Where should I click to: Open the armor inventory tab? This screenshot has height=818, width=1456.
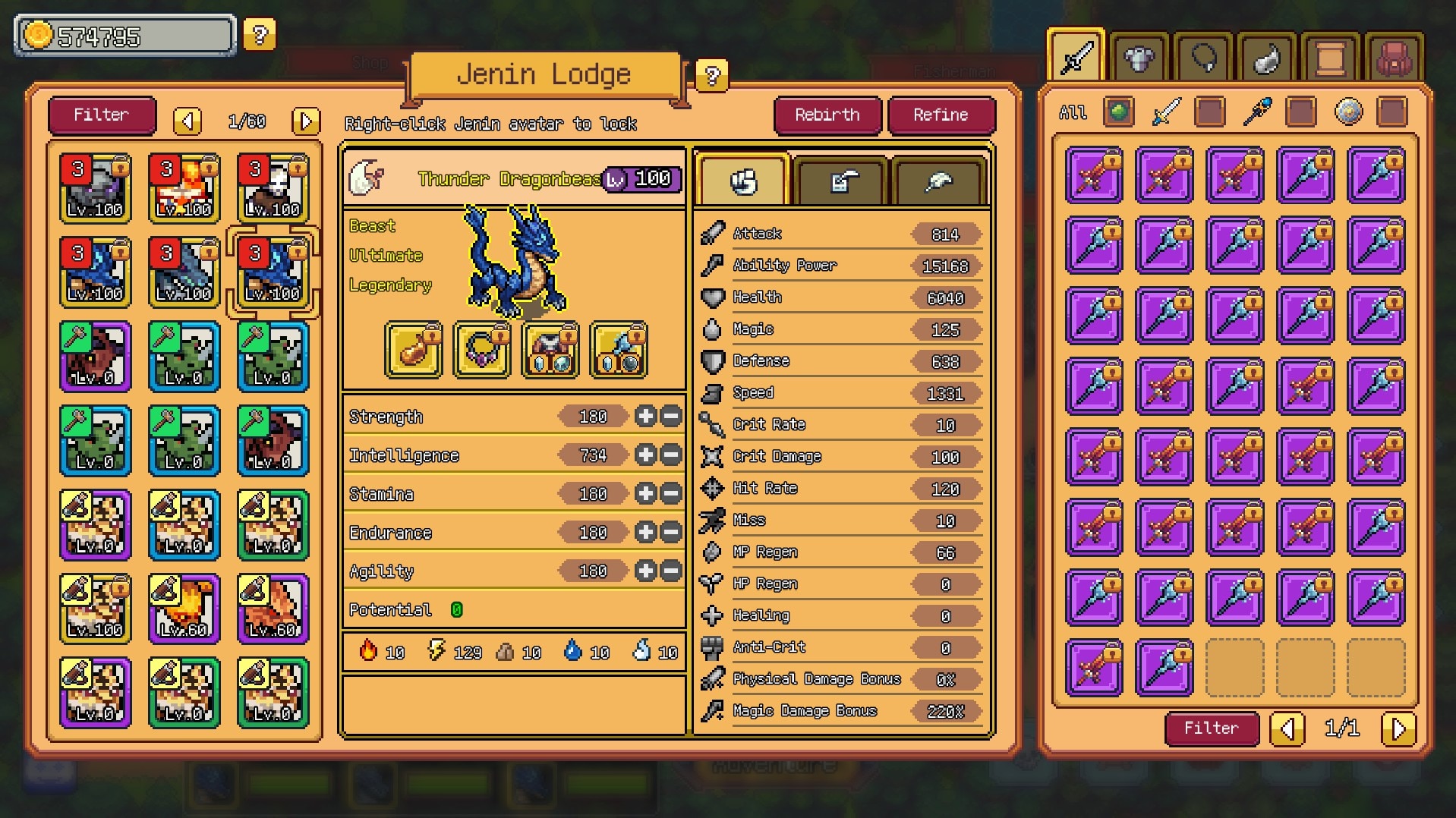click(x=1139, y=58)
